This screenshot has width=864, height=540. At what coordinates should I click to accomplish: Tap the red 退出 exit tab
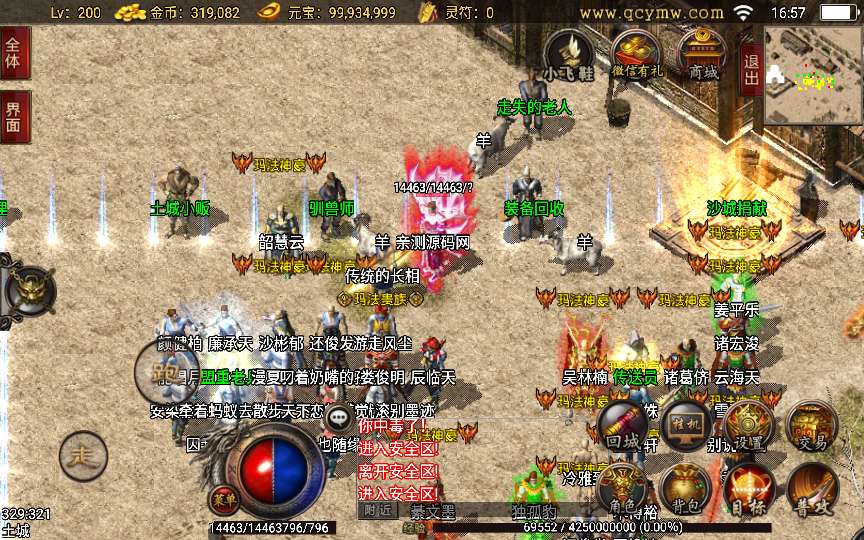click(751, 70)
